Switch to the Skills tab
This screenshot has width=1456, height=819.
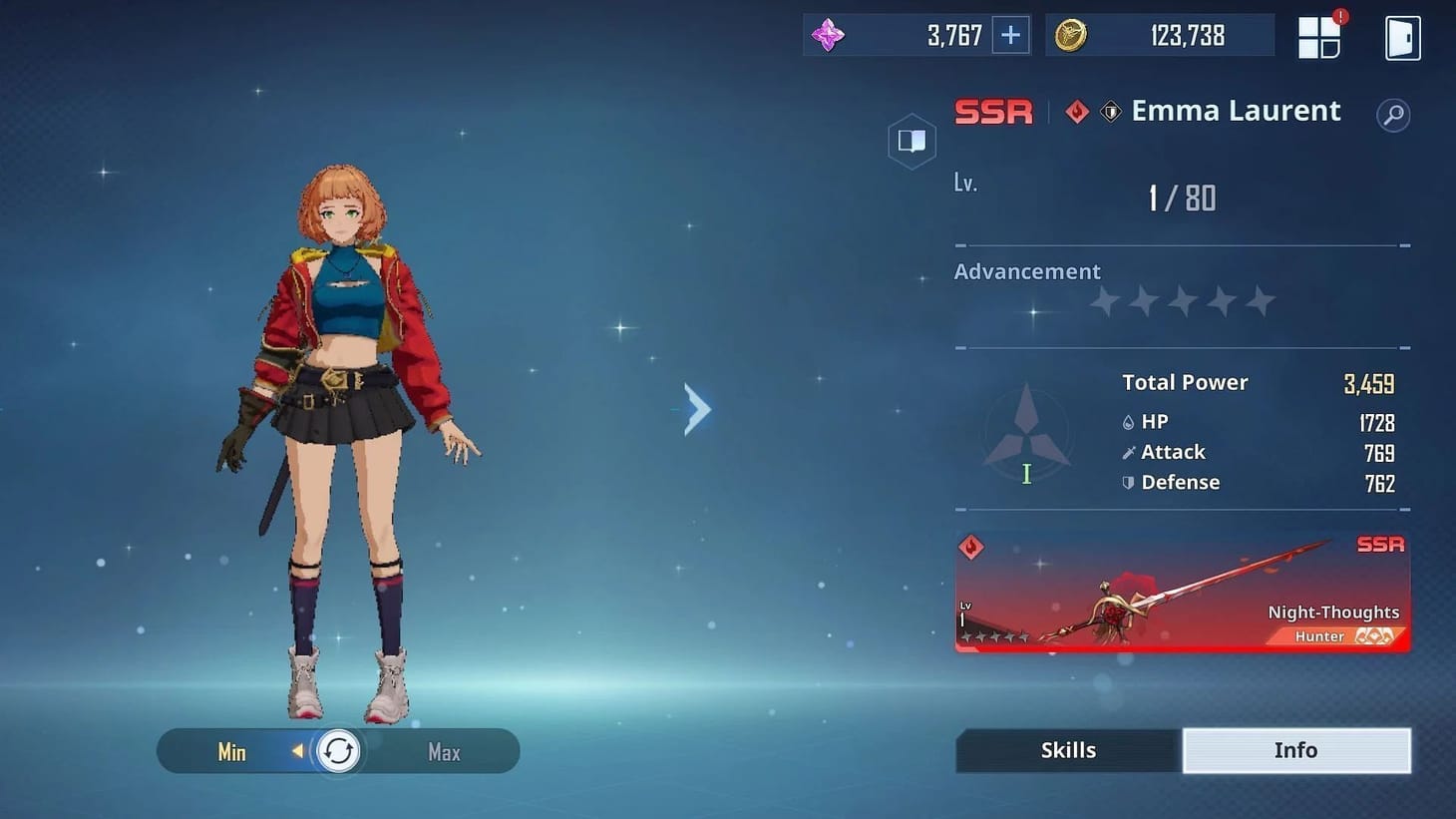(1067, 749)
